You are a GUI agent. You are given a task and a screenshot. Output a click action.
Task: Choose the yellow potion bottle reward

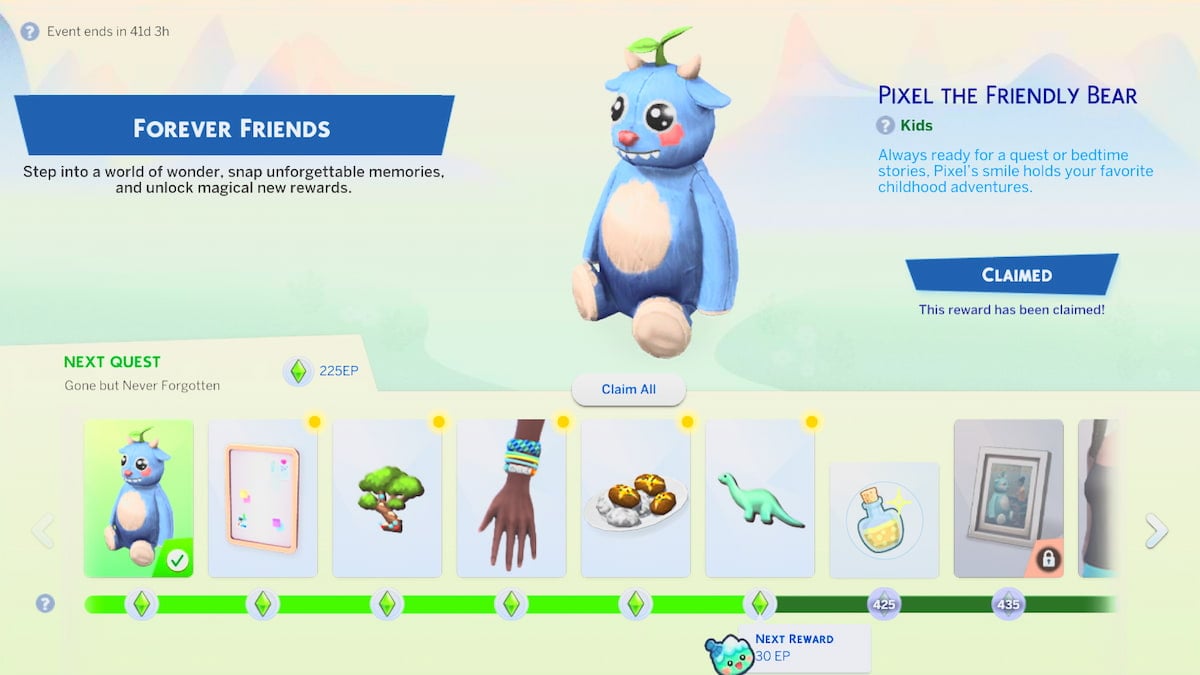(884, 520)
